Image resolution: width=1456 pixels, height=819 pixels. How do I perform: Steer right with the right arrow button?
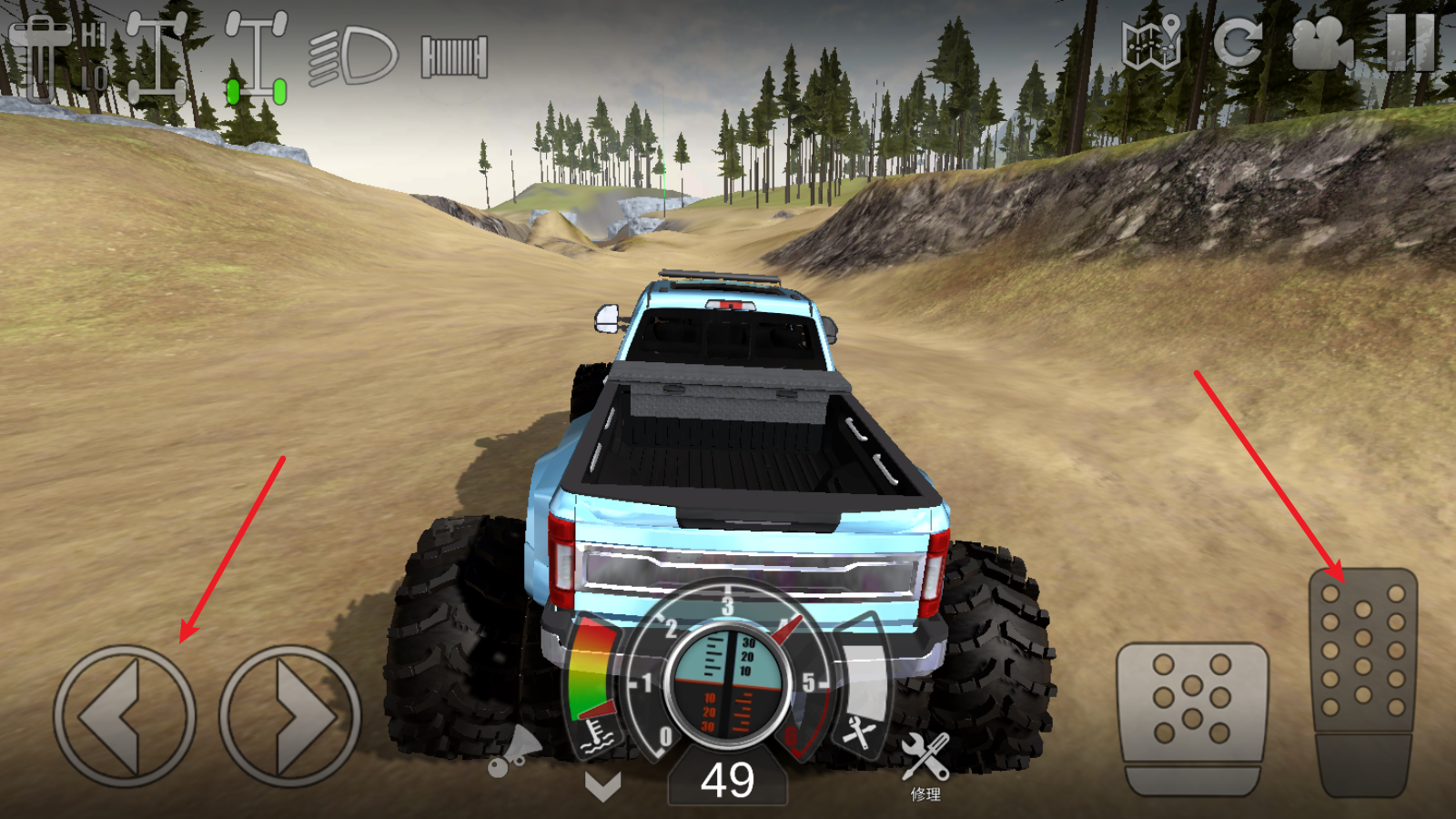coord(290,716)
